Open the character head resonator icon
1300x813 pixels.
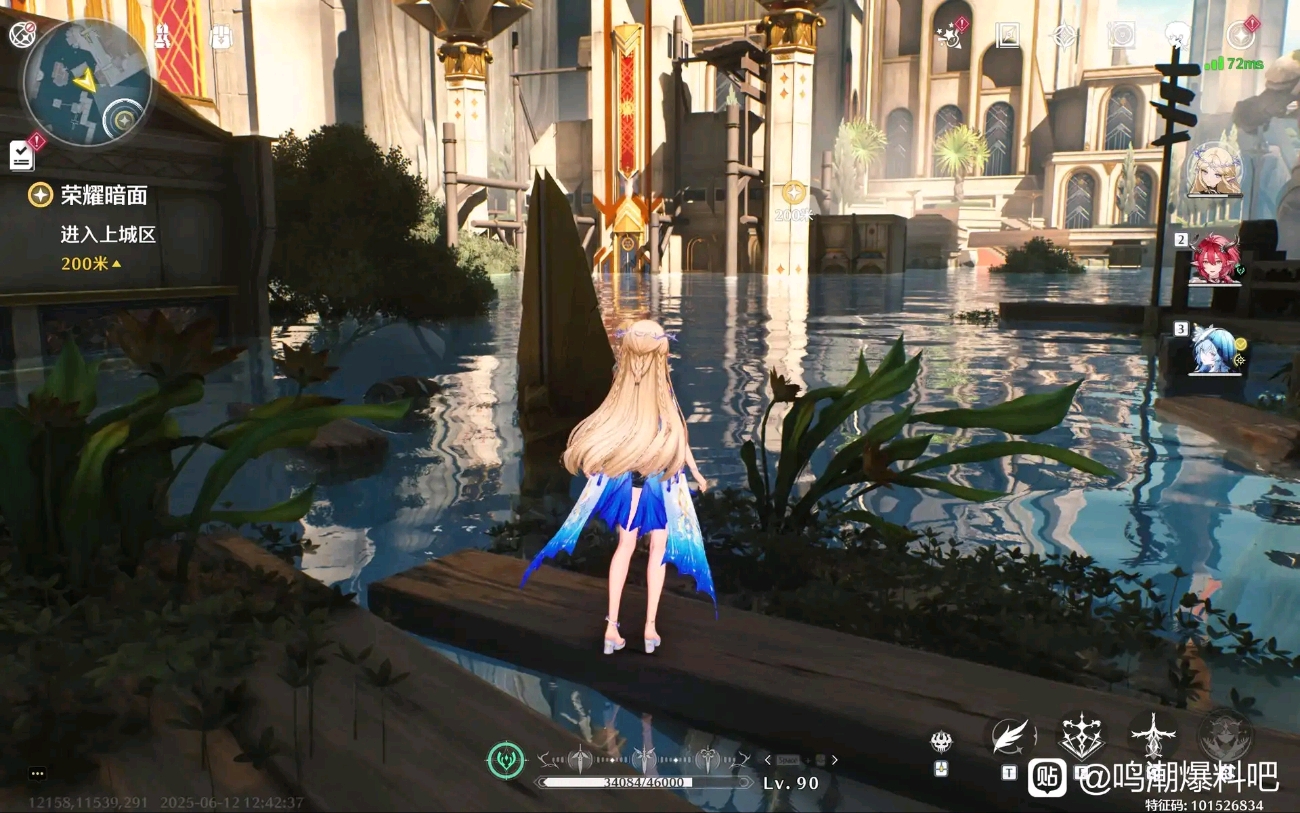pos(1180,36)
